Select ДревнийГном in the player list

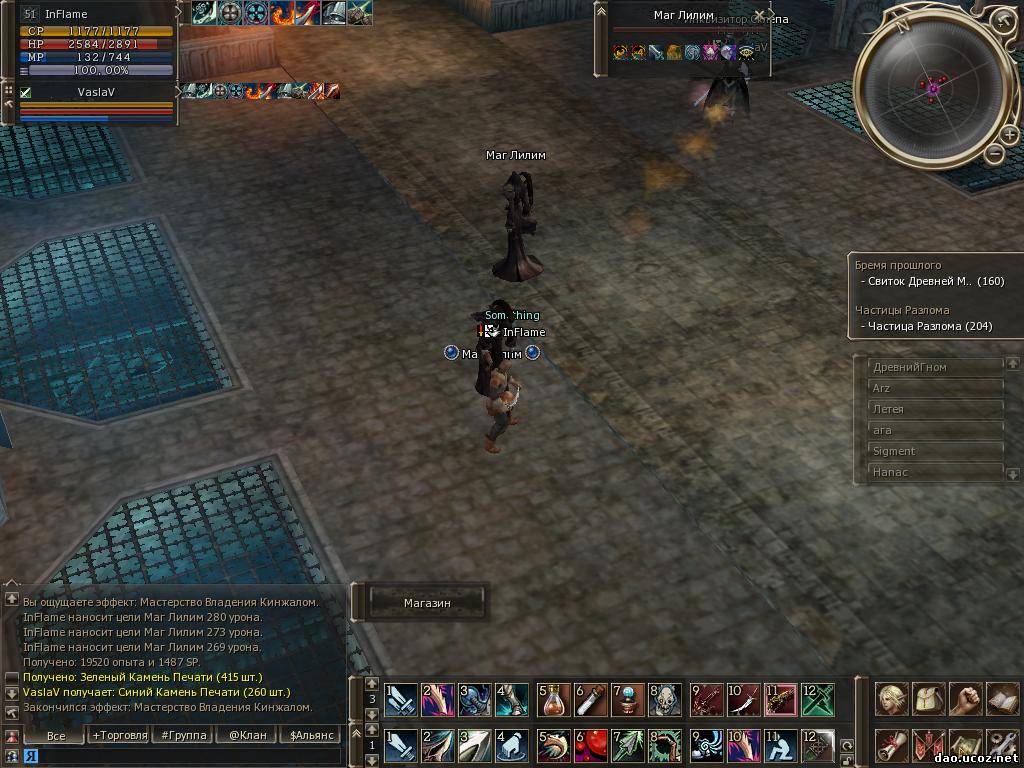[935, 367]
